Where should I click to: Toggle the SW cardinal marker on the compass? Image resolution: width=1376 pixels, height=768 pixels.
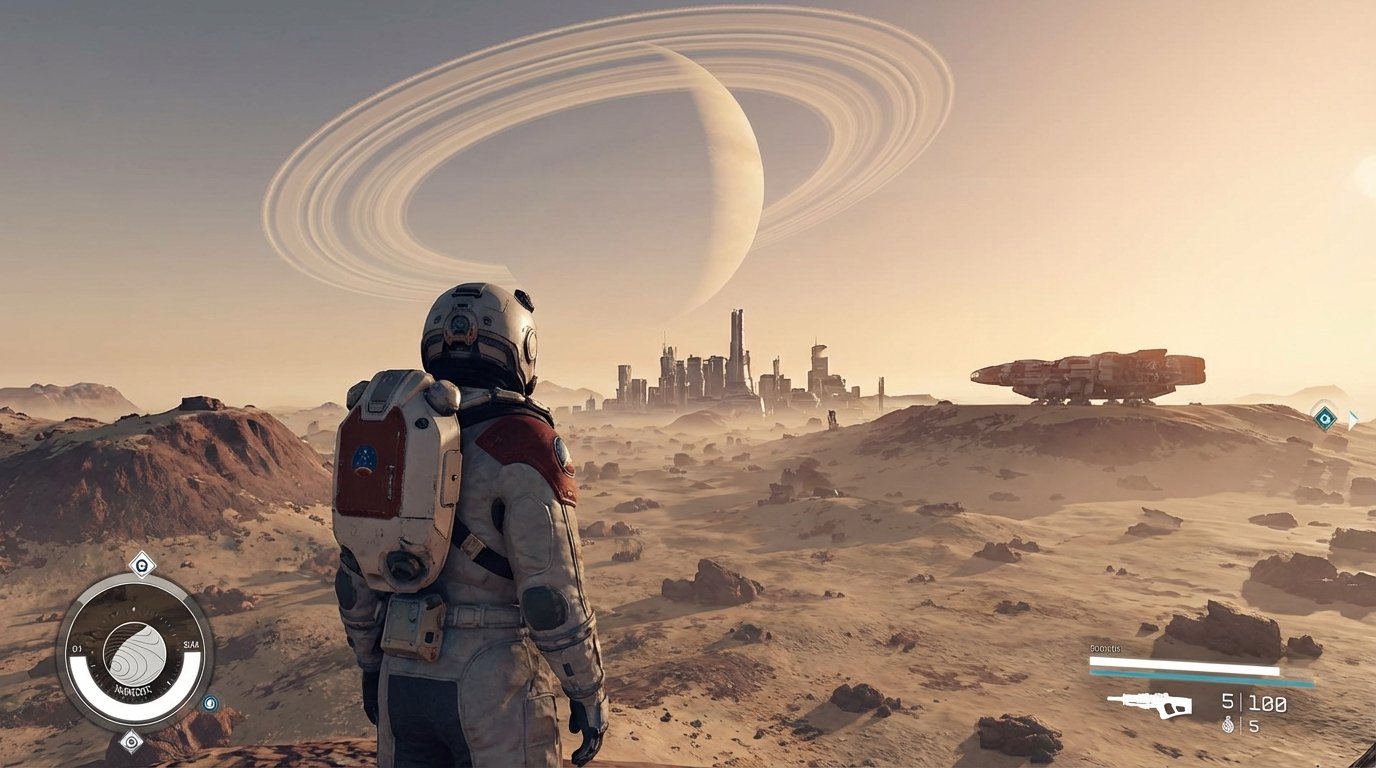tap(191, 644)
